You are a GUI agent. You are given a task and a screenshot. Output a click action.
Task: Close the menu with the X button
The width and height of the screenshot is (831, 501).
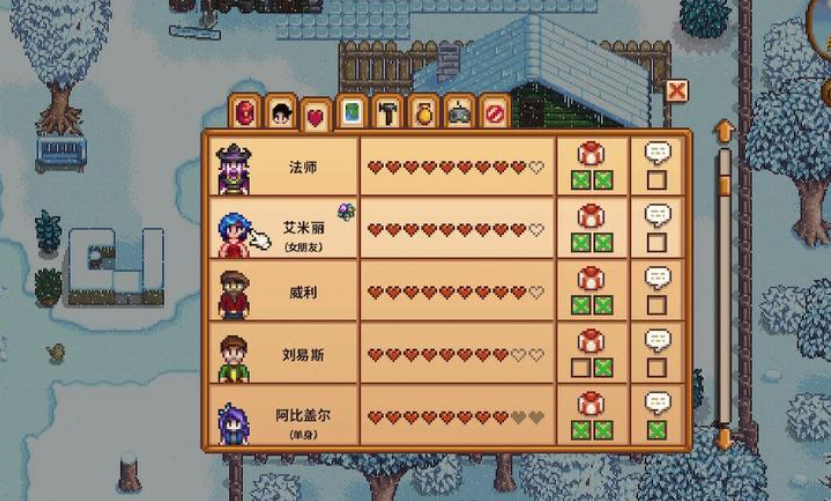click(677, 92)
